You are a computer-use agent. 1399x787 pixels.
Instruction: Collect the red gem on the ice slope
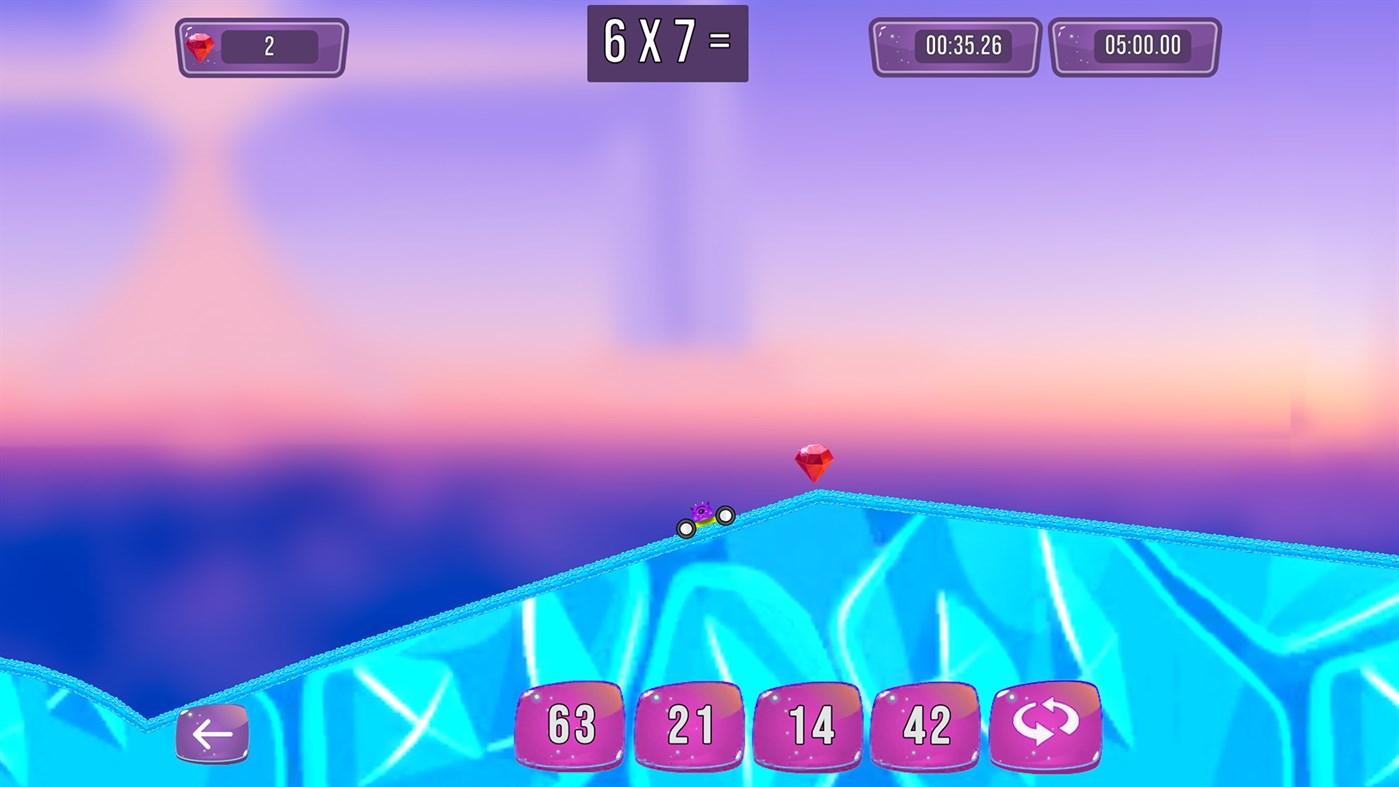[x=815, y=461]
